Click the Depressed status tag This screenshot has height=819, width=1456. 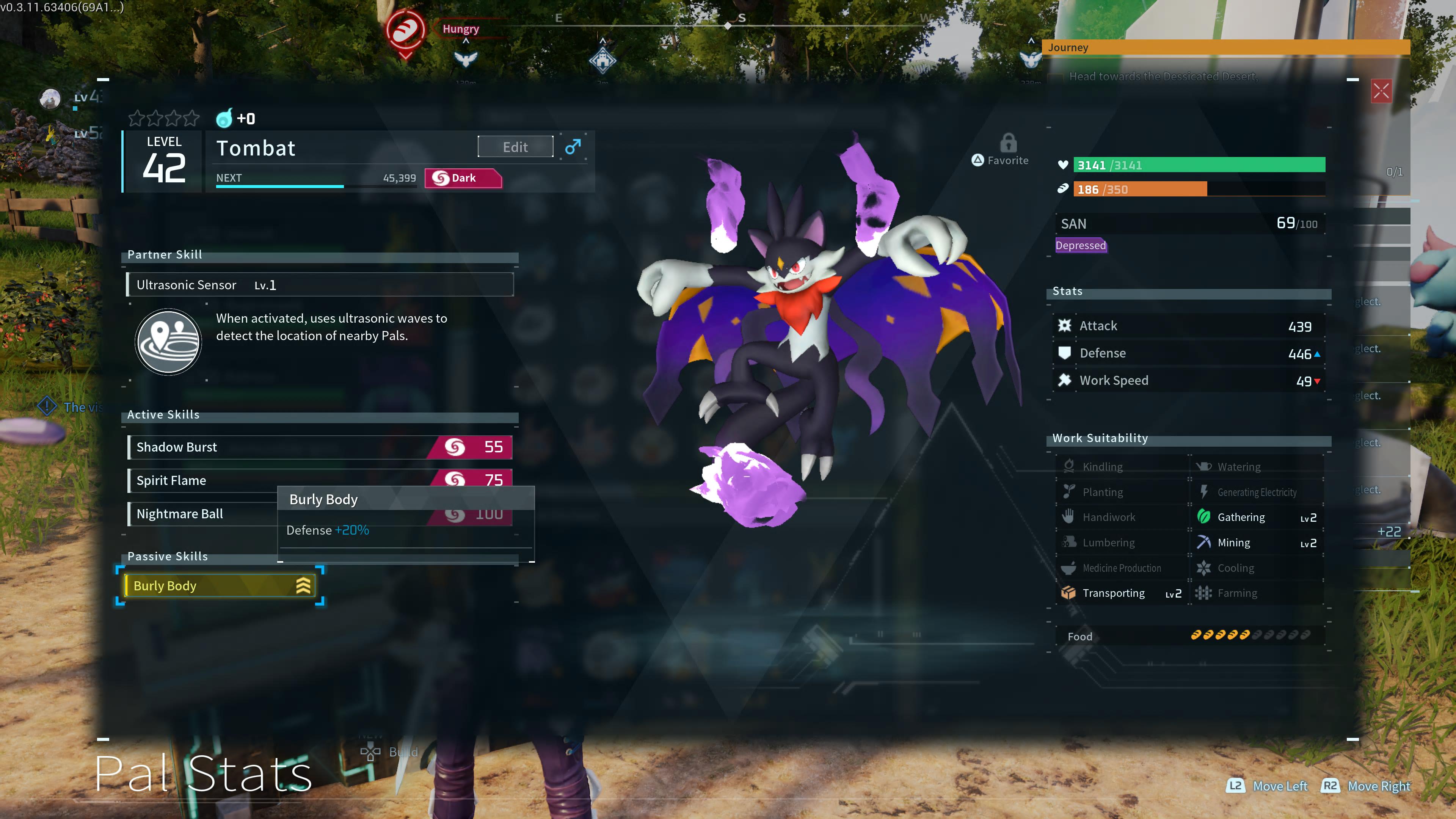[1080, 245]
